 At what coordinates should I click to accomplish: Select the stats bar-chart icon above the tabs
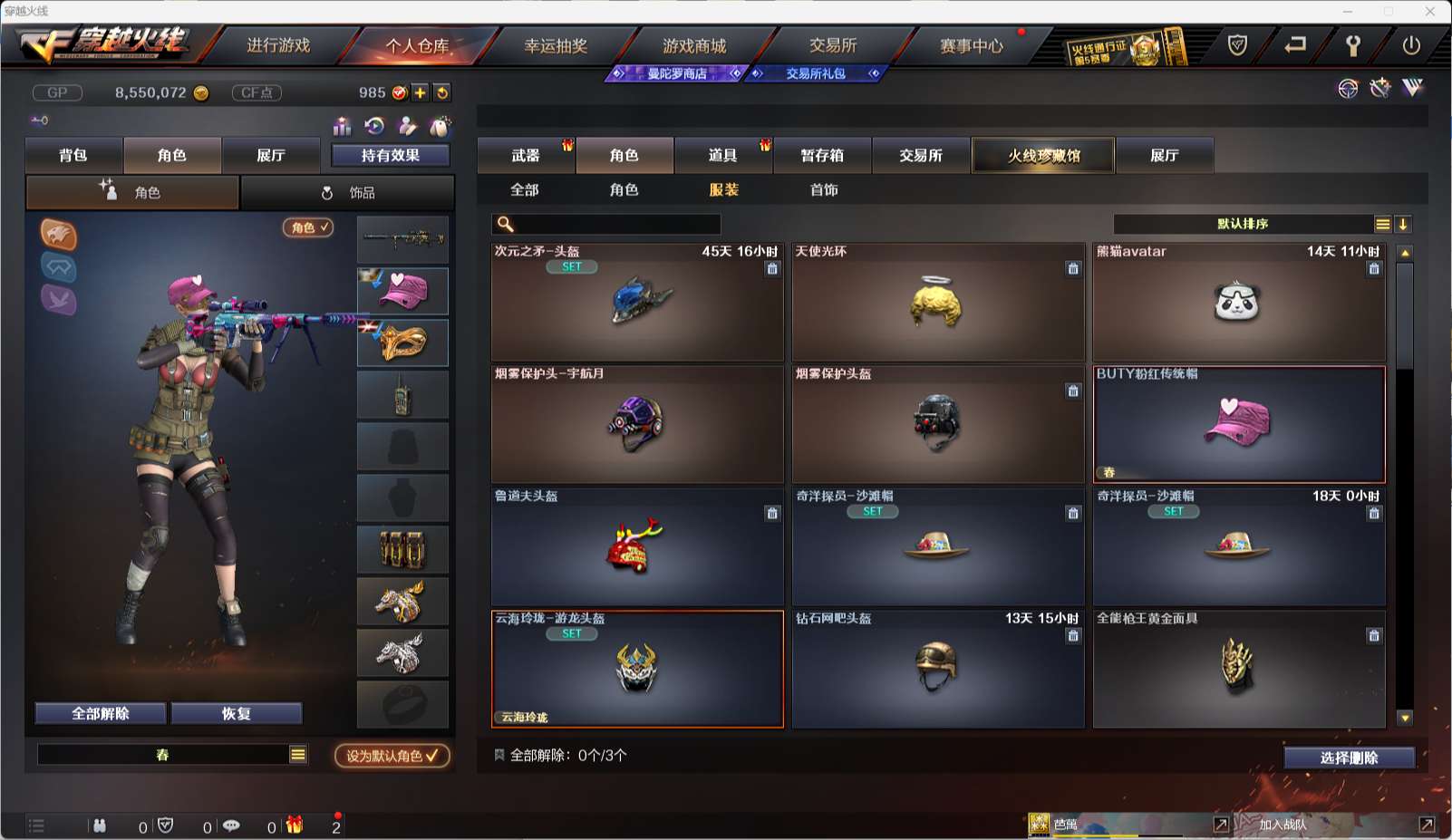(343, 125)
